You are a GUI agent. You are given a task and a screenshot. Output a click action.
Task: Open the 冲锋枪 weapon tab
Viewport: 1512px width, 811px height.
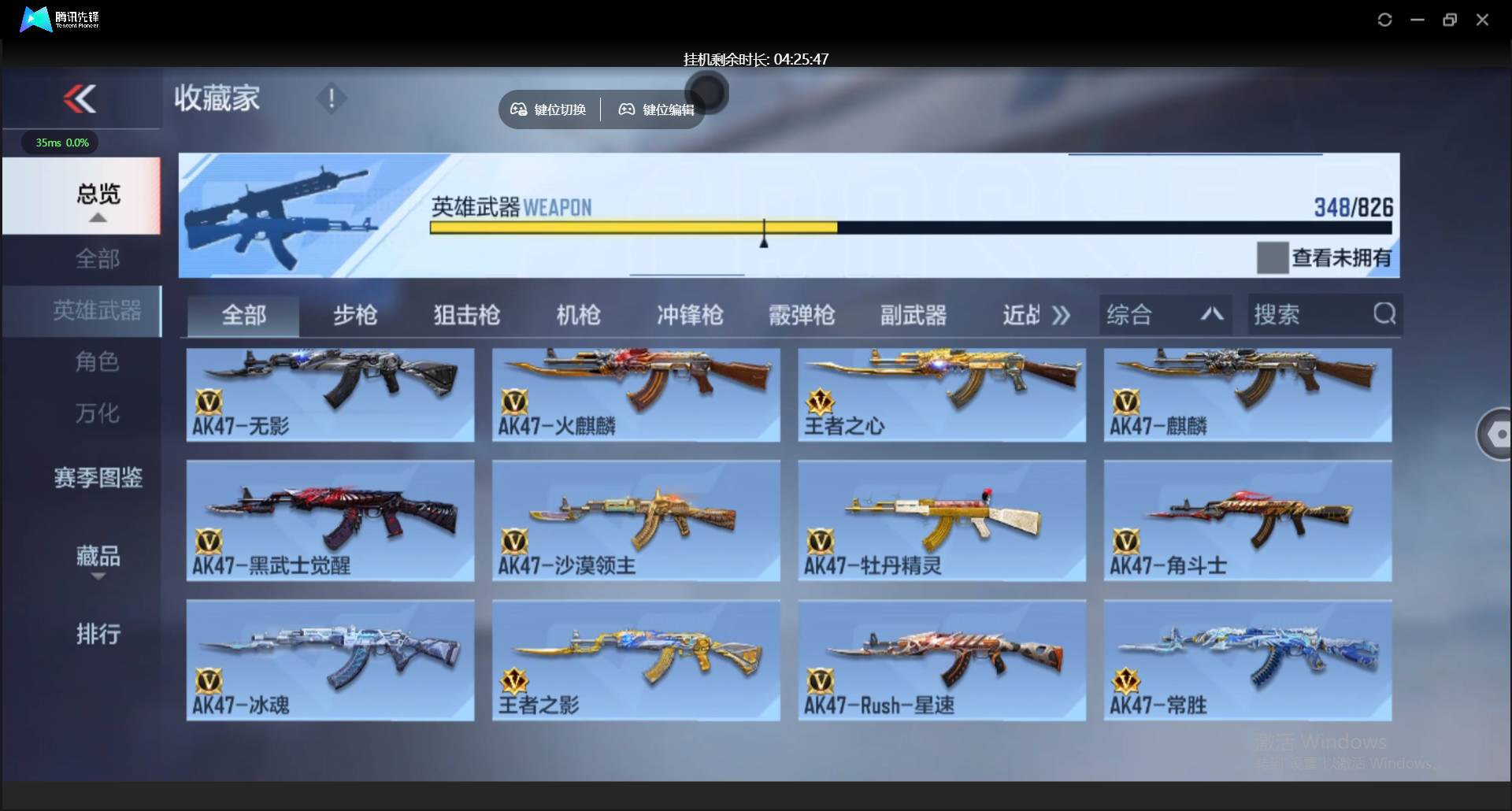click(689, 315)
